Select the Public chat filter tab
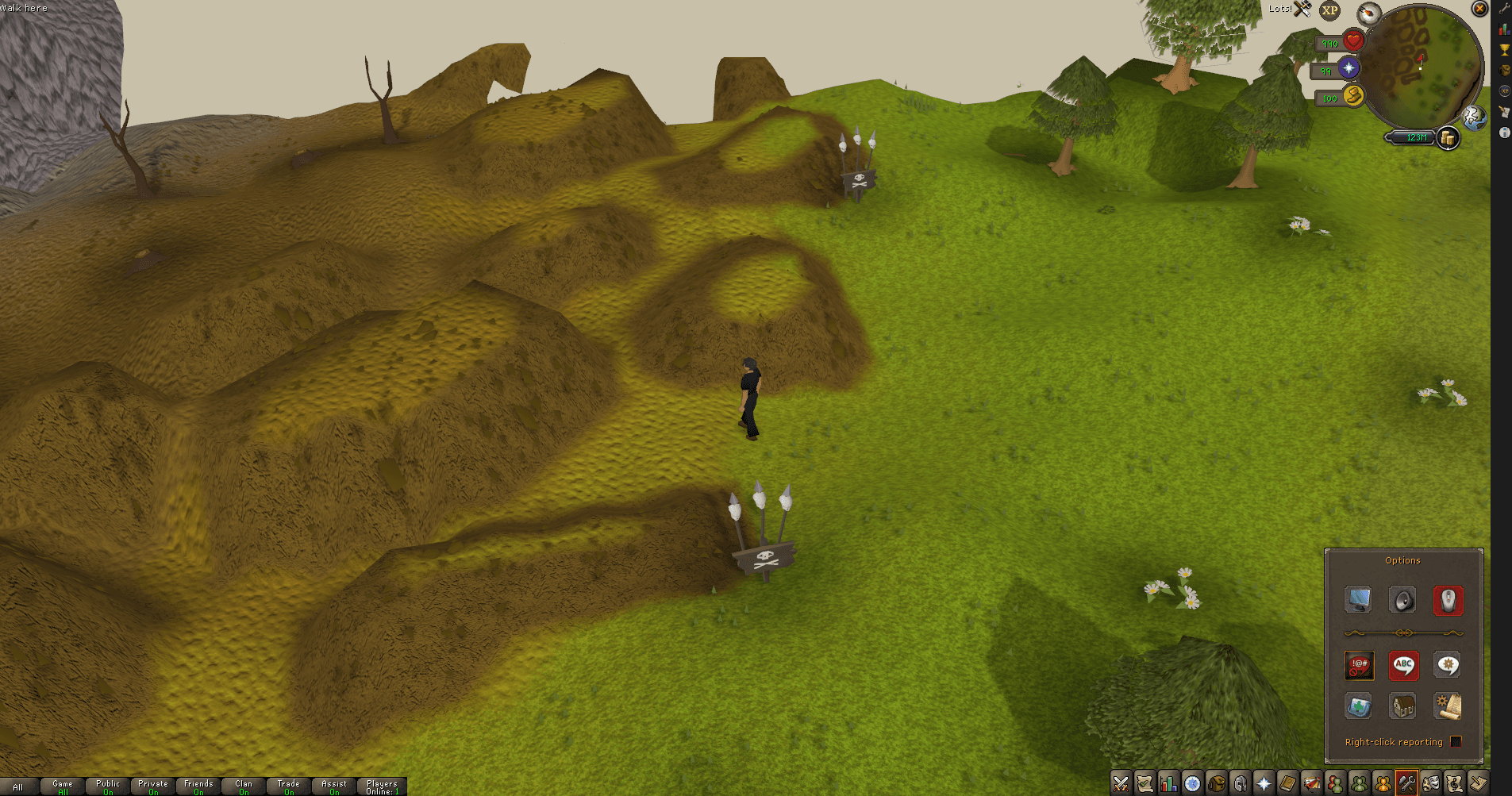 coord(108,786)
